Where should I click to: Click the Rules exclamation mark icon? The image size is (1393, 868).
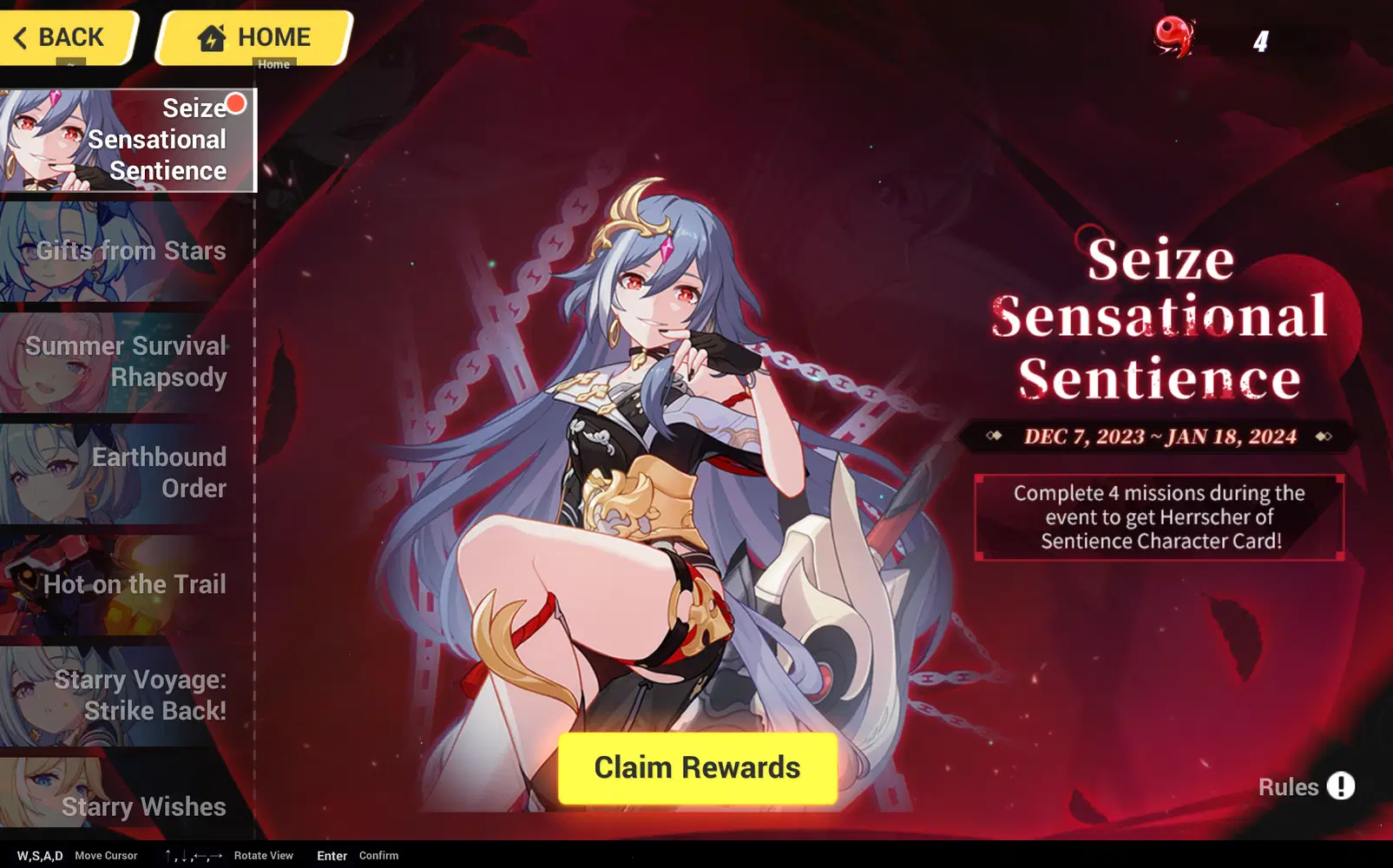1341,786
